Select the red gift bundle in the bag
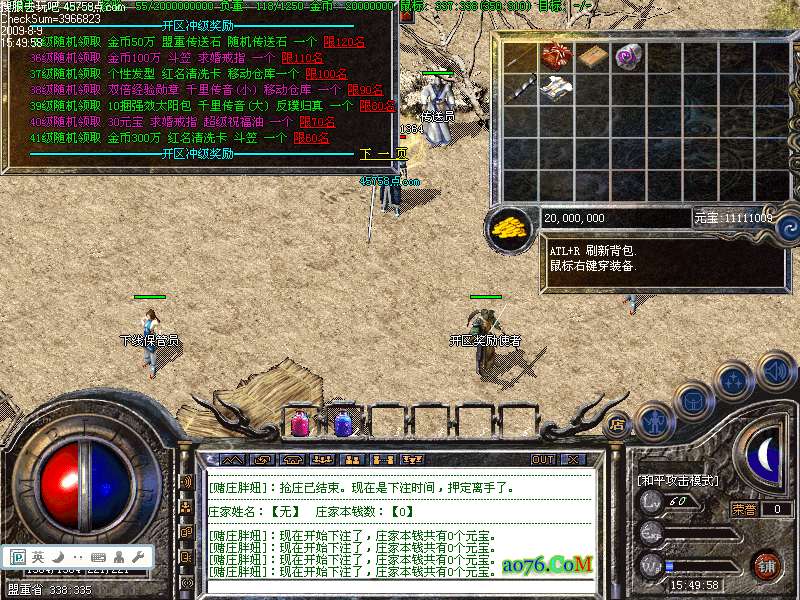The width and height of the screenshot is (800, 600). 556,56
